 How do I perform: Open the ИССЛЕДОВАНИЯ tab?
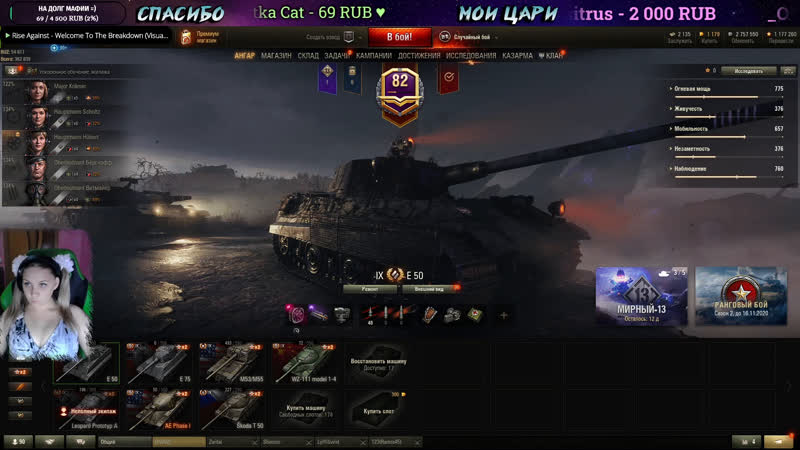click(x=471, y=56)
